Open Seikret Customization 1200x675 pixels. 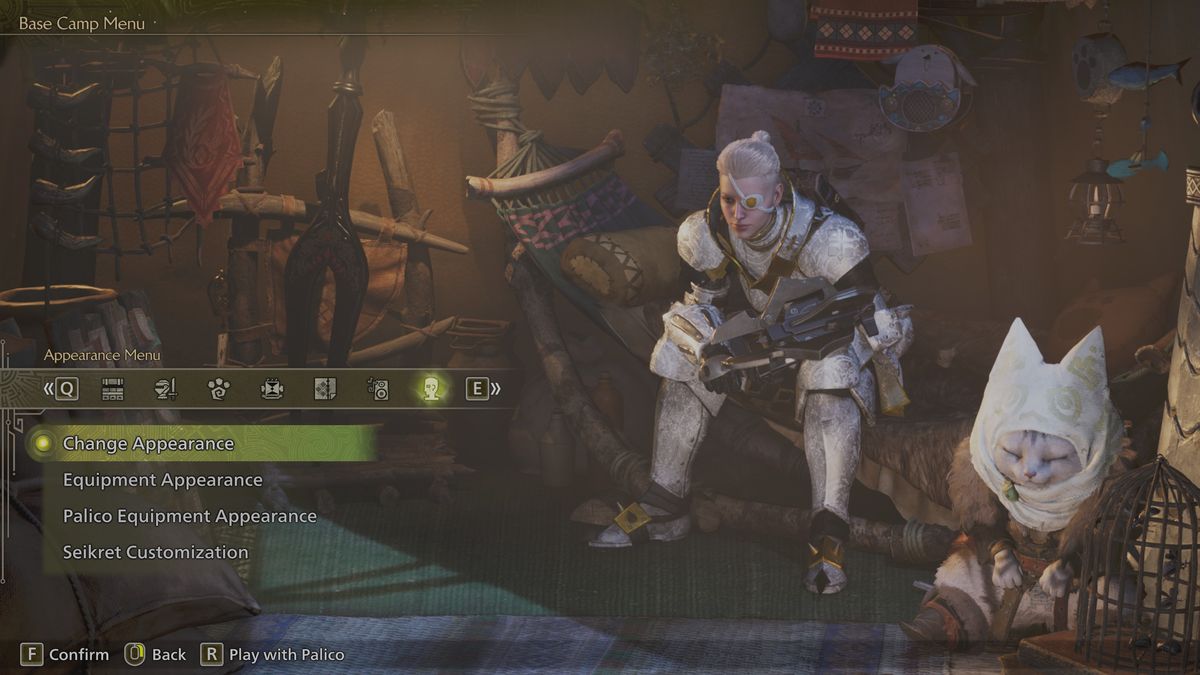point(155,552)
